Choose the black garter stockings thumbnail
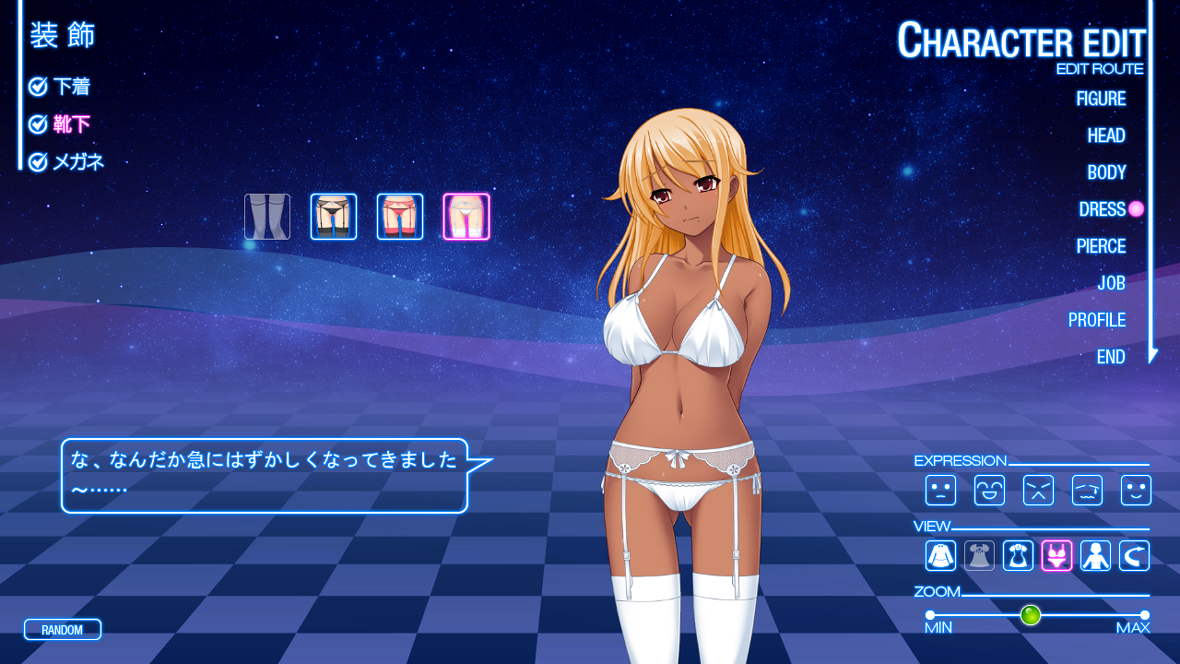Viewport: 1180px width, 664px height. coord(333,217)
